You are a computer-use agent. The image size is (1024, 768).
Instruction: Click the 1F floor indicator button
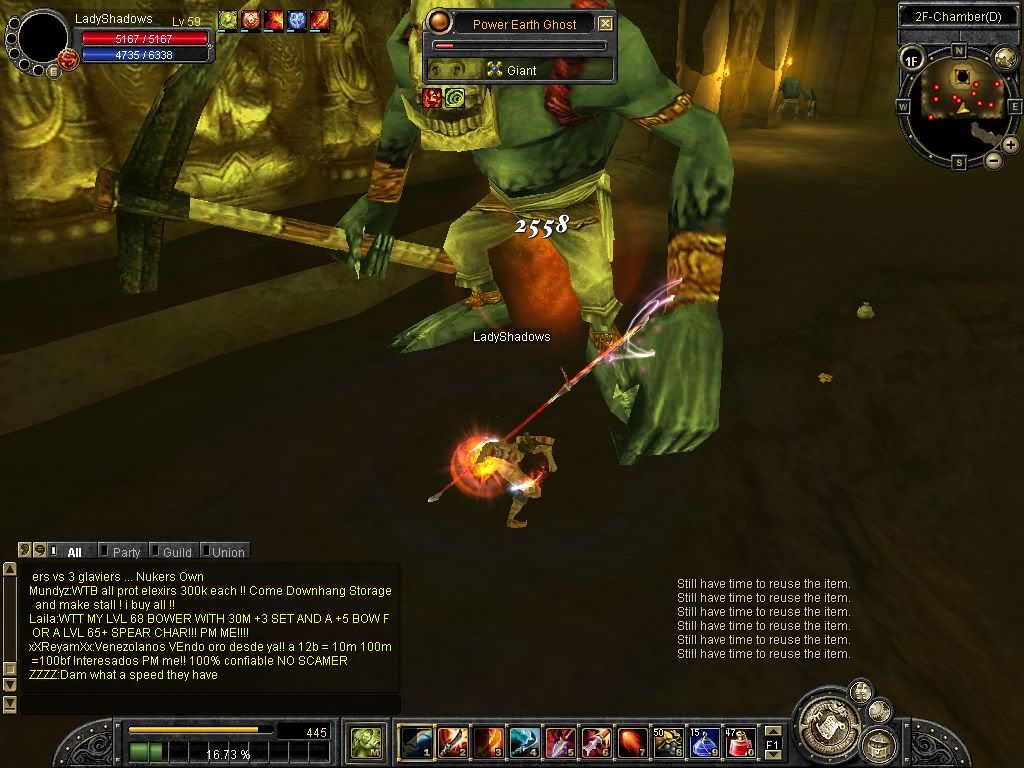[911, 60]
